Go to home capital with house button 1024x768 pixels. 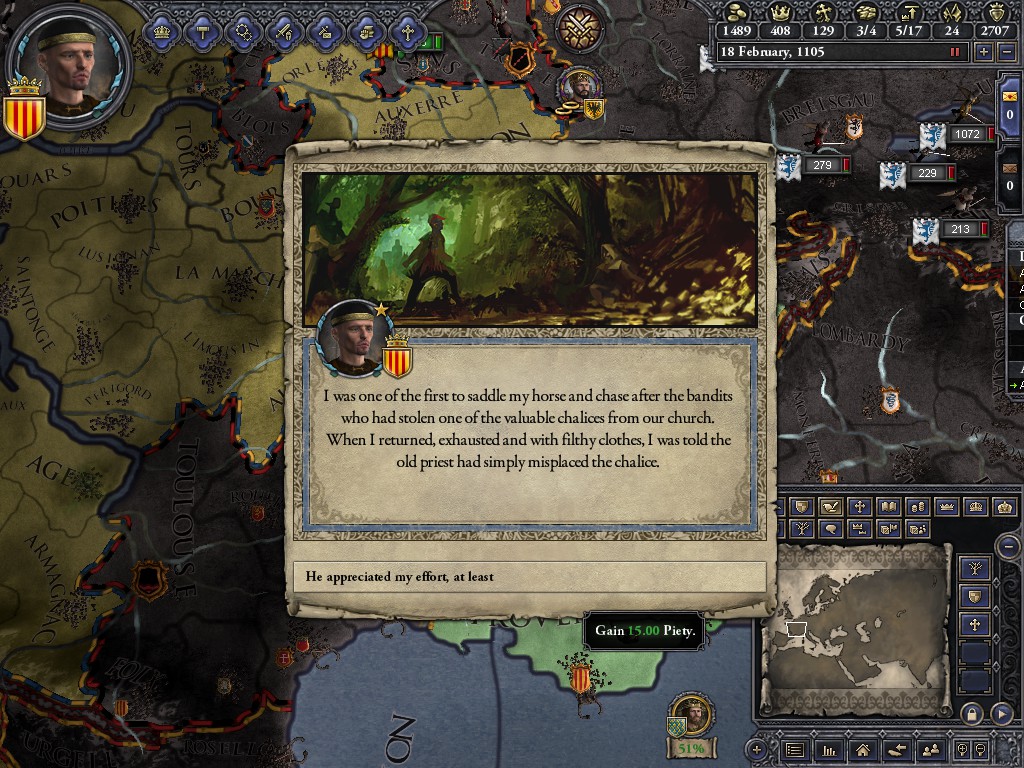(862, 749)
